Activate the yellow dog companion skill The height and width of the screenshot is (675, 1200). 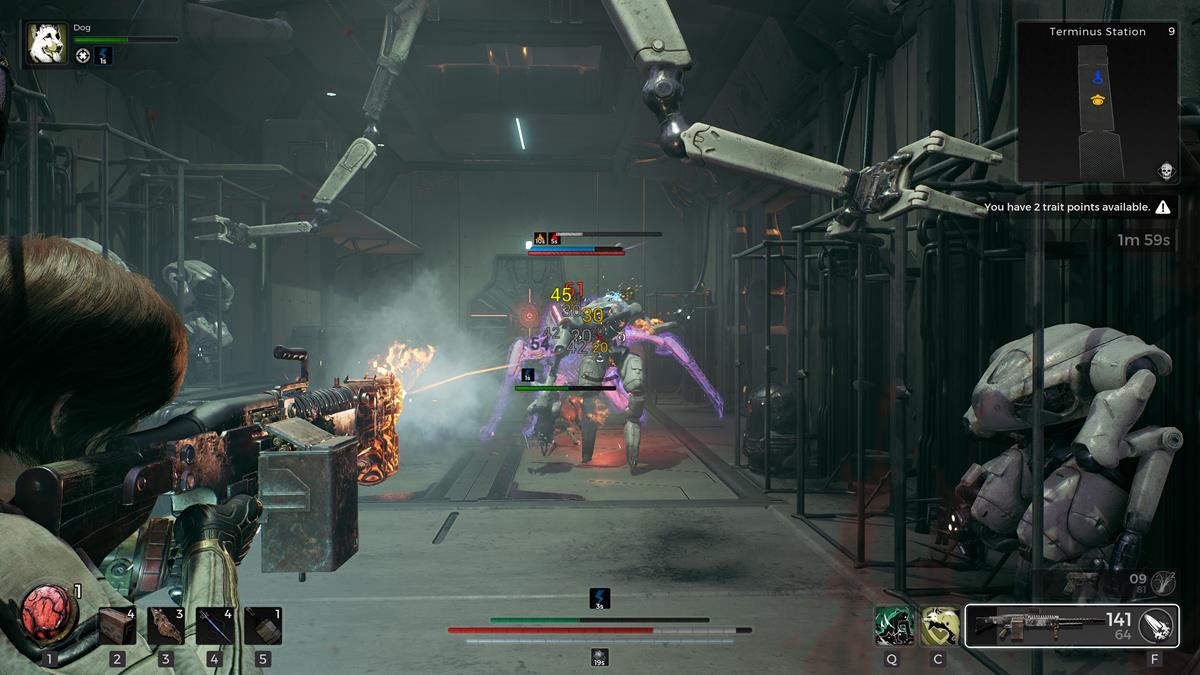[939, 626]
